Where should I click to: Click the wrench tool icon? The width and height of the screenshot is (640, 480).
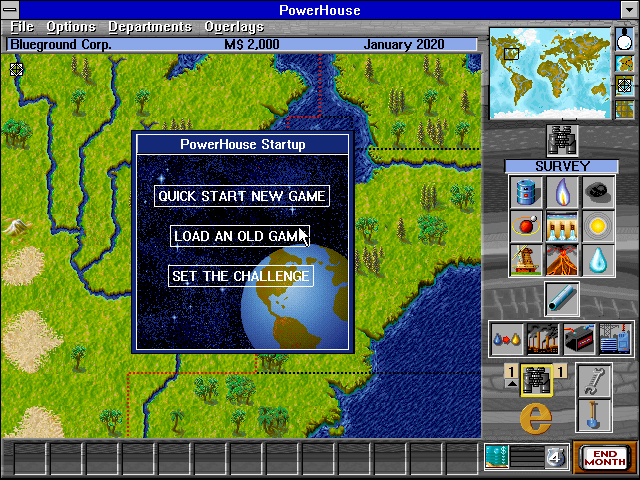click(x=594, y=382)
